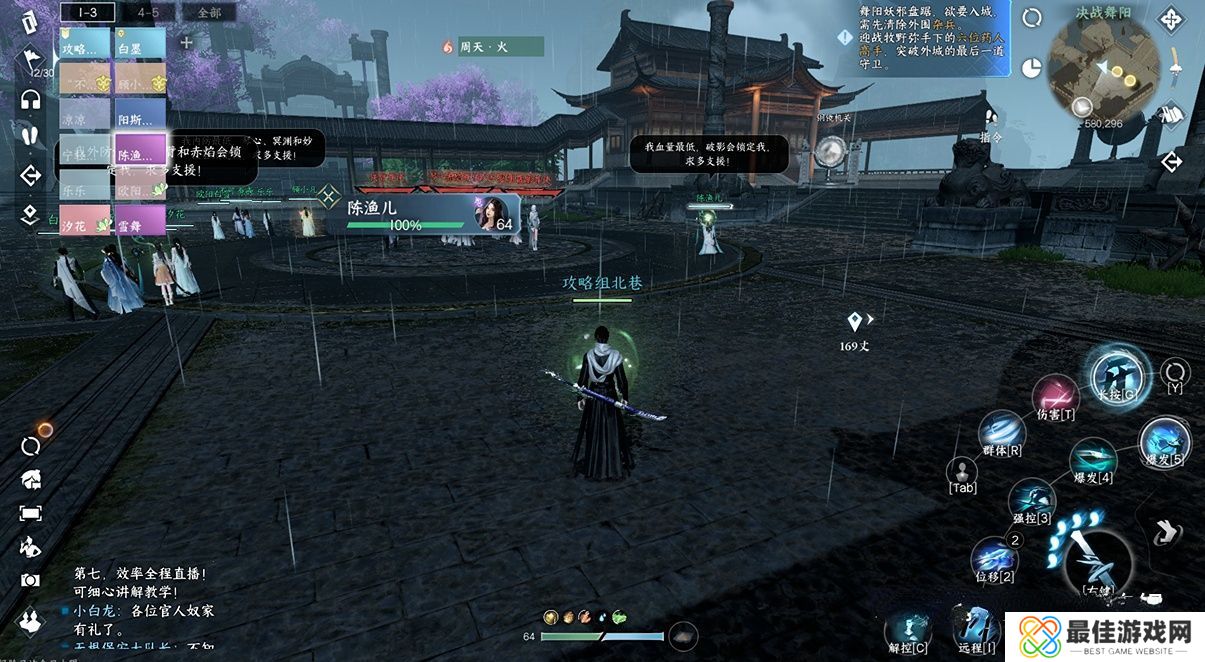Open the 指令 command footprint button
This screenshot has height=662, width=1205.
pyautogui.click(x=991, y=118)
